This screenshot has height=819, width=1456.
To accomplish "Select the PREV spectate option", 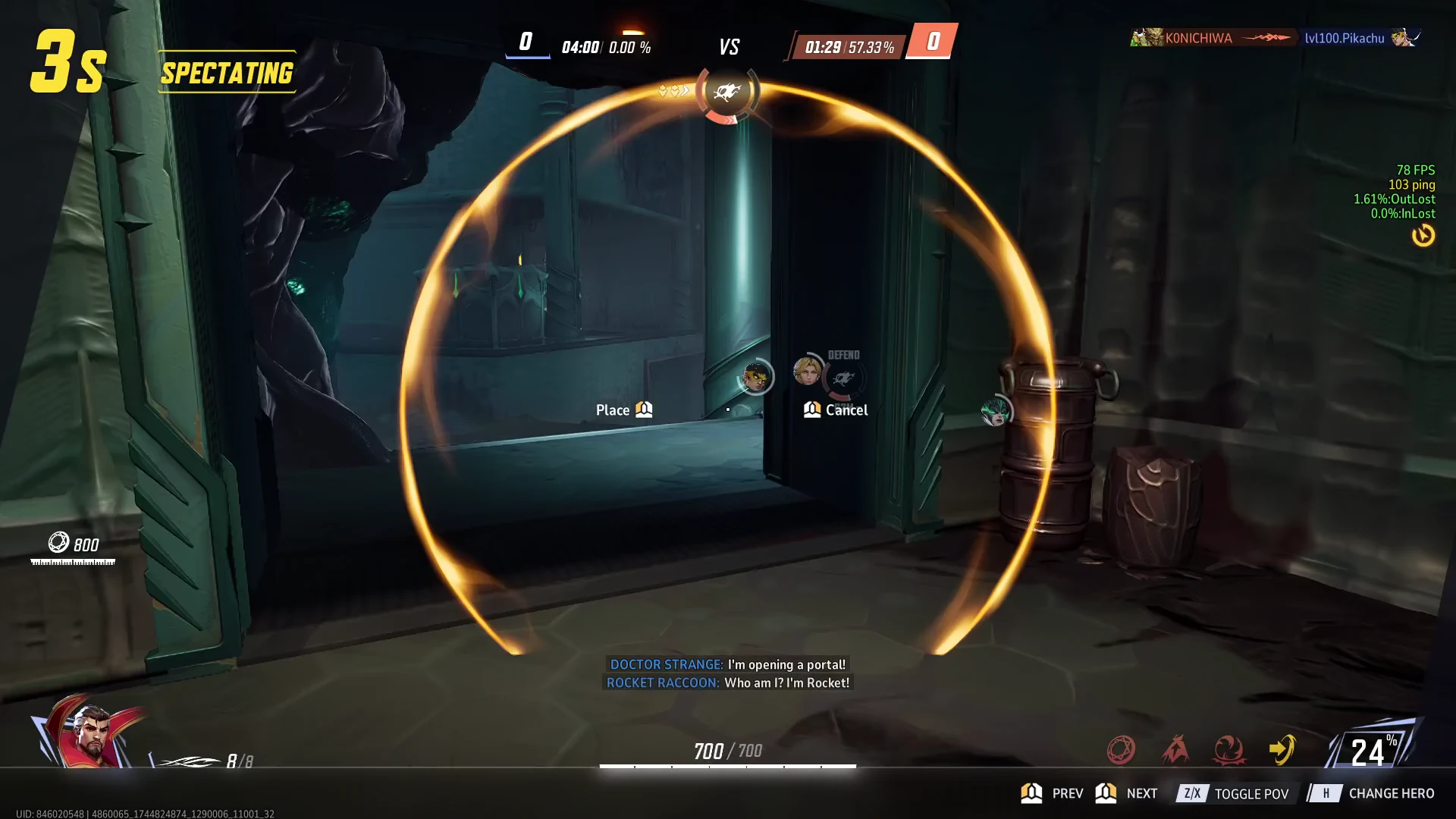I will [x=1053, y=793].
